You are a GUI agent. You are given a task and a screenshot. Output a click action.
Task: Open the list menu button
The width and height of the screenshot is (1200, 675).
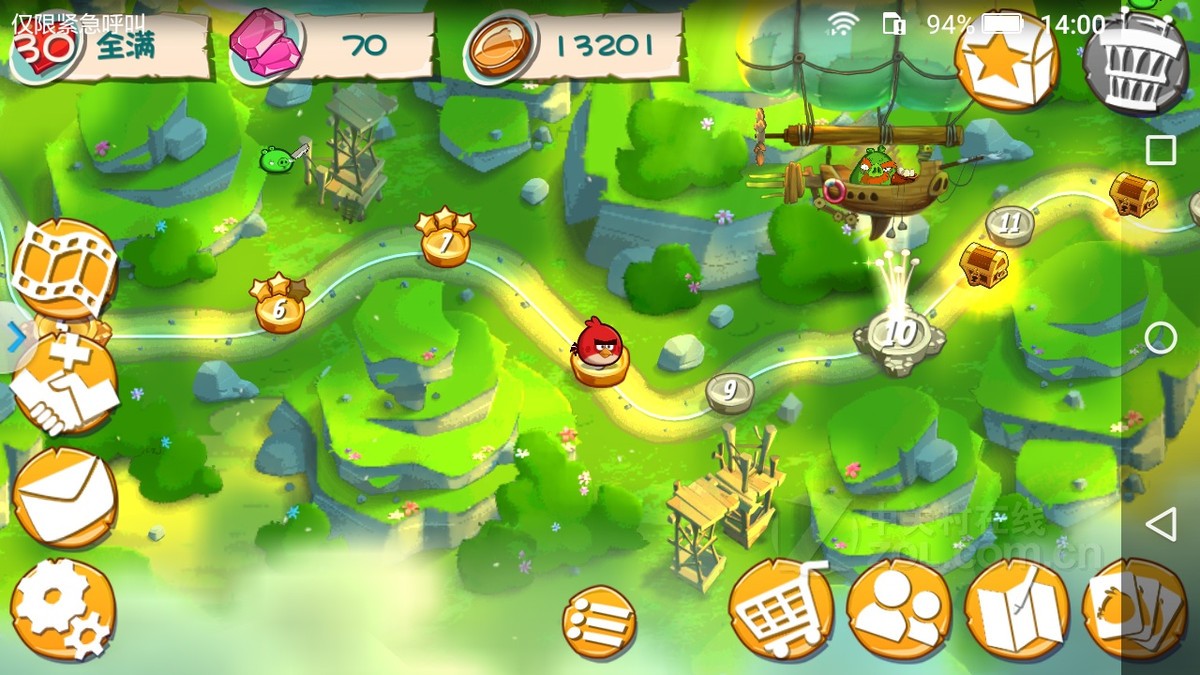tap(598, 622)
